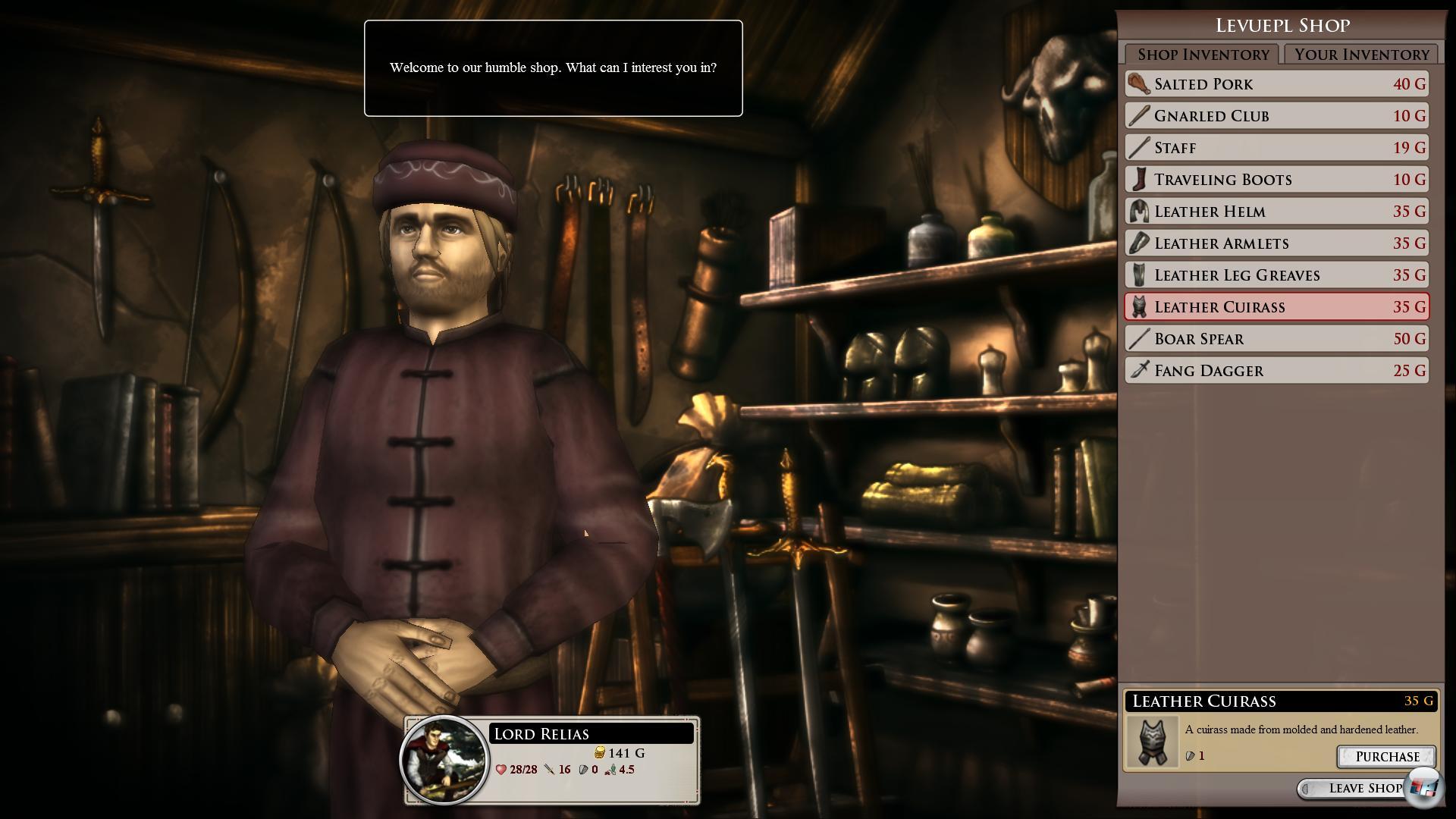Select the Gnarled Club item row
The width and height of the screenshot is (1456, 819).
click(1276, 116)
